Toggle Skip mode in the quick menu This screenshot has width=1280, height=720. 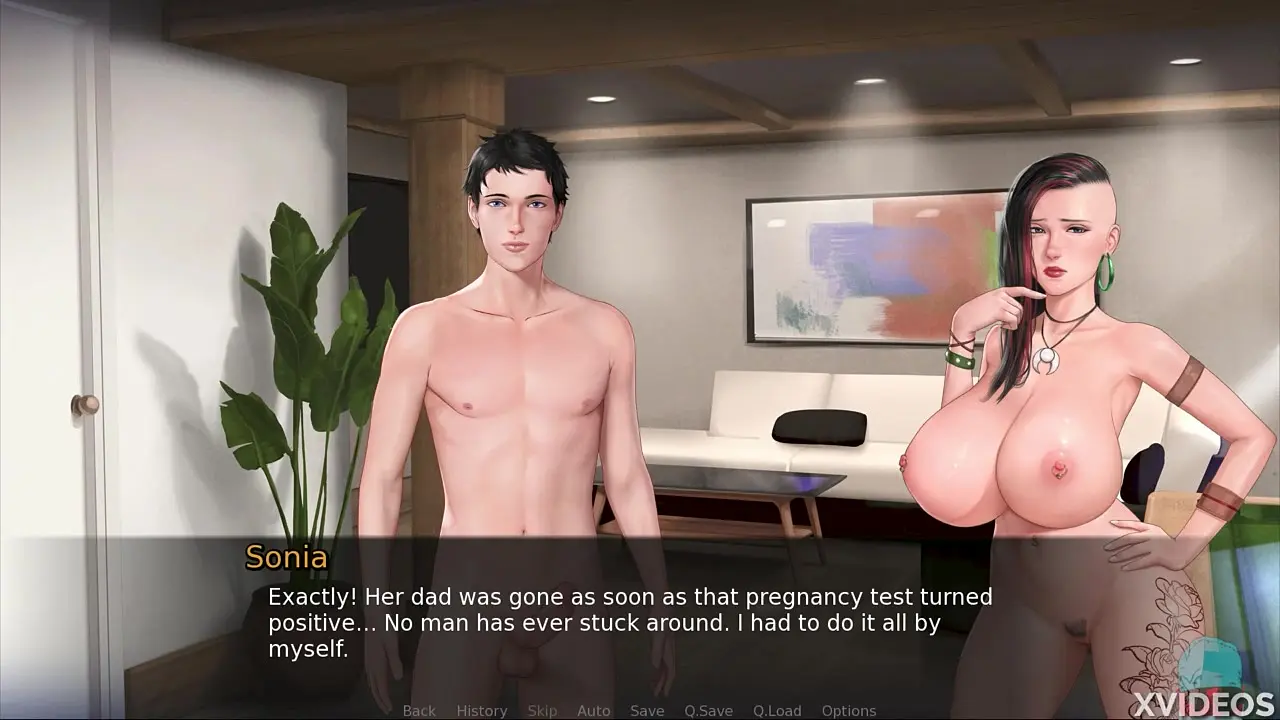click(x=542, y=711)
